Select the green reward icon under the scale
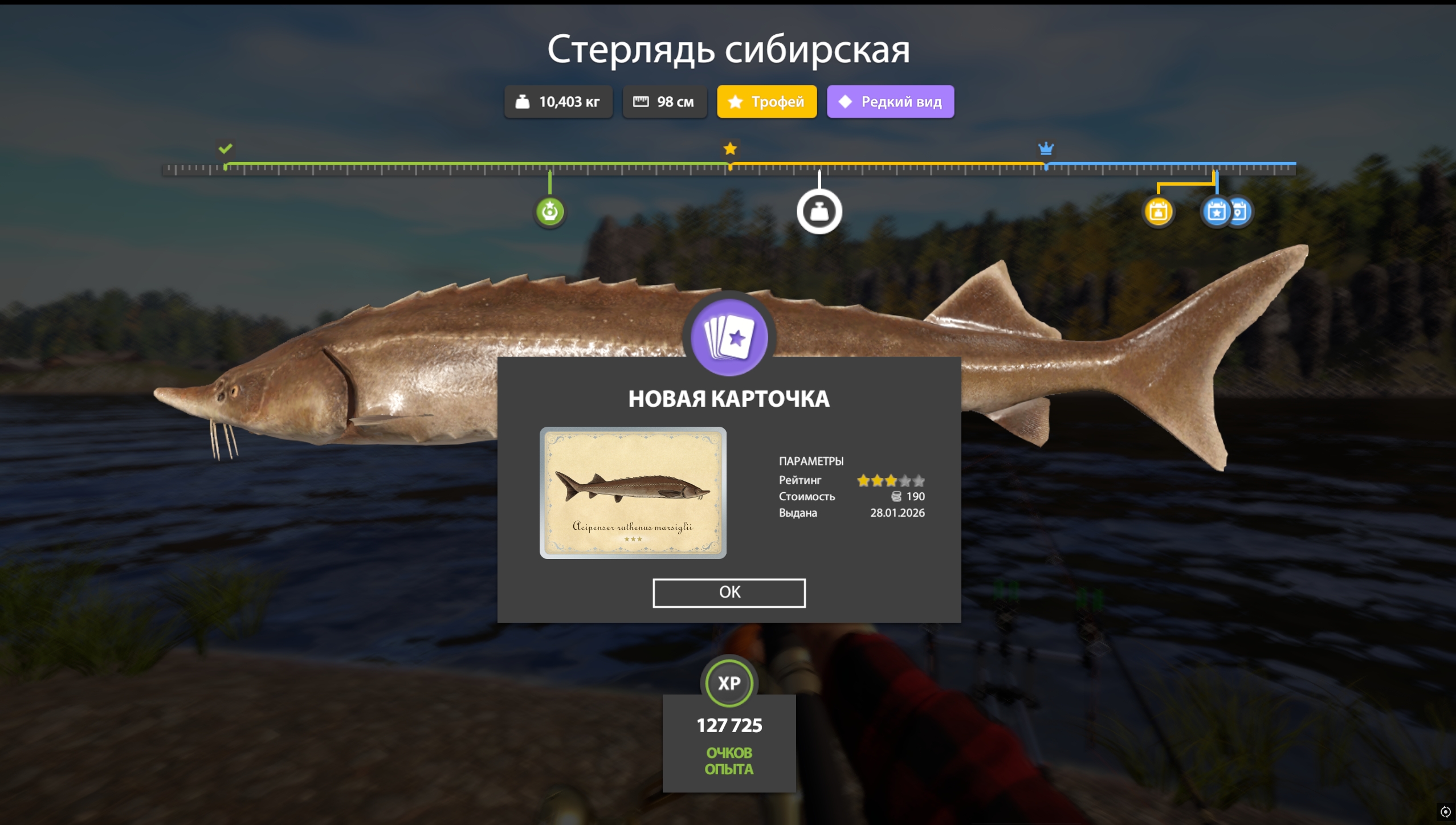 [550, 211]
